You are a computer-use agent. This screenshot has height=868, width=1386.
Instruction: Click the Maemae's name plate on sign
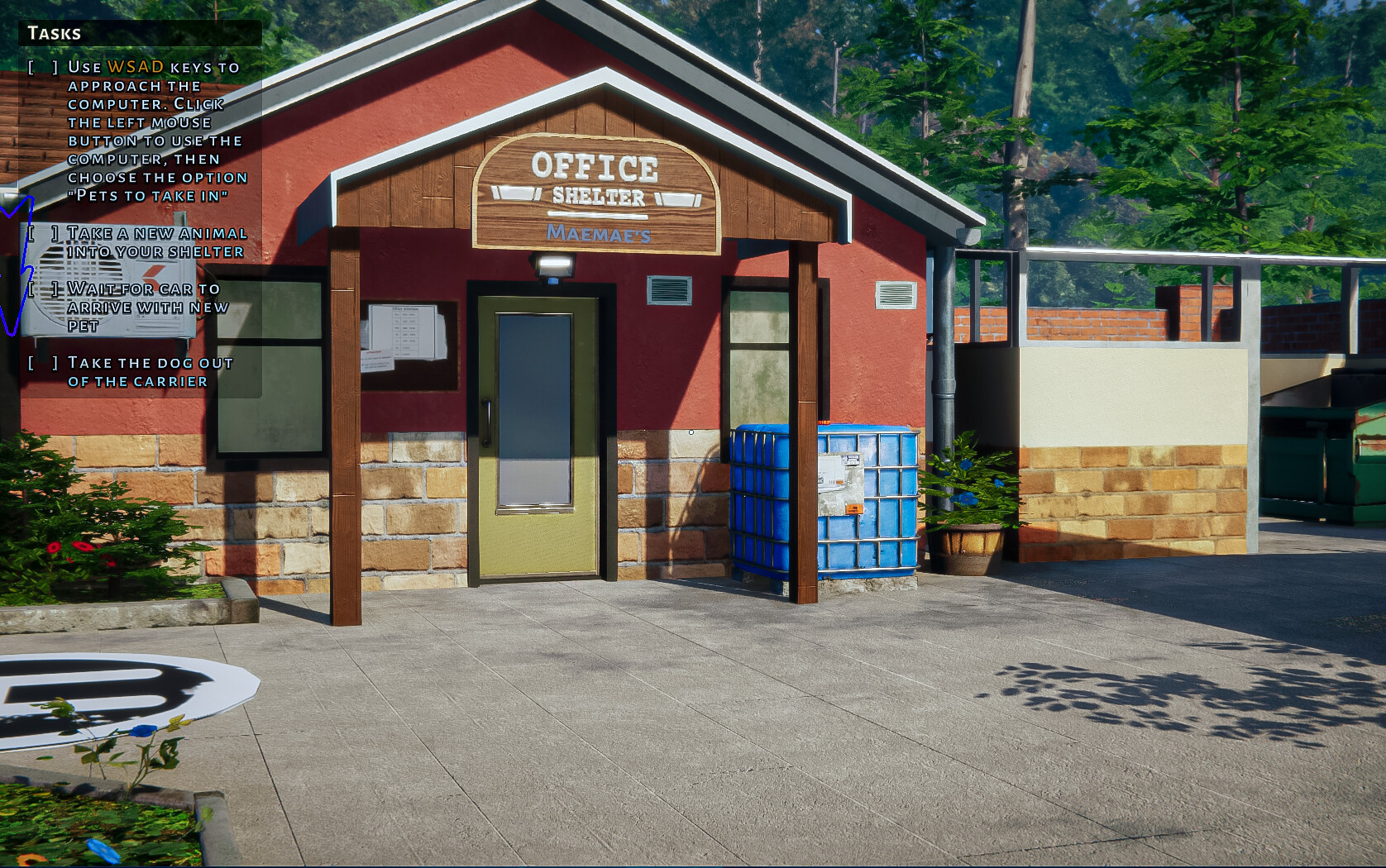(598, 235)
